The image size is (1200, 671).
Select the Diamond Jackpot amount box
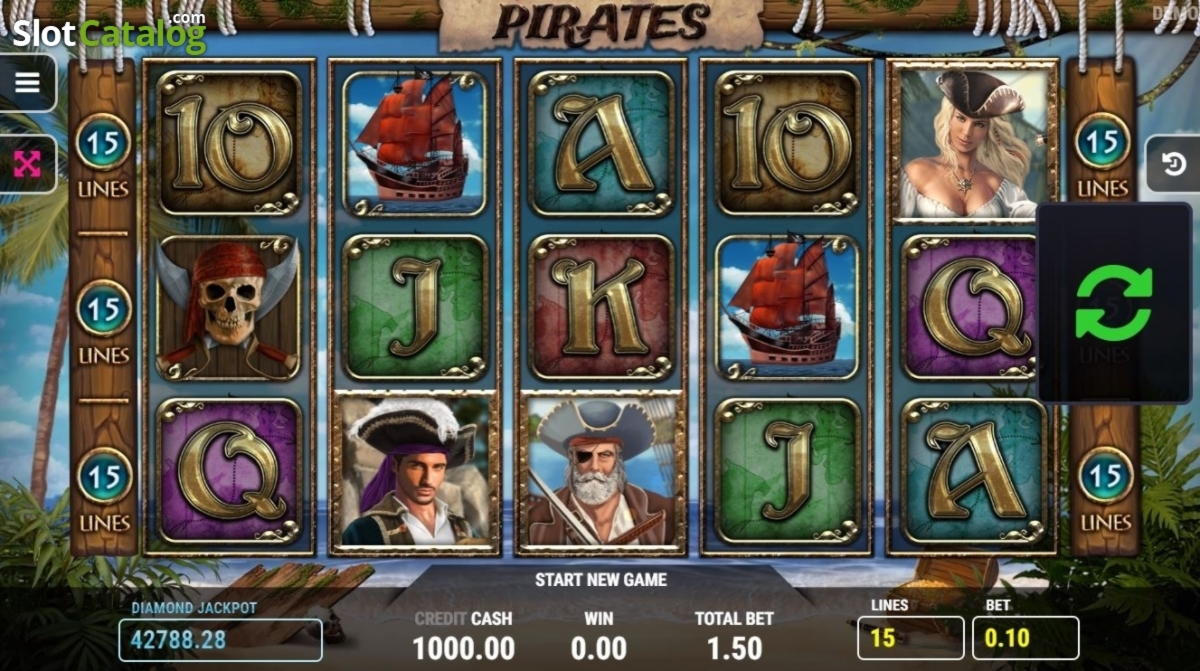click(x=220, y=640)
